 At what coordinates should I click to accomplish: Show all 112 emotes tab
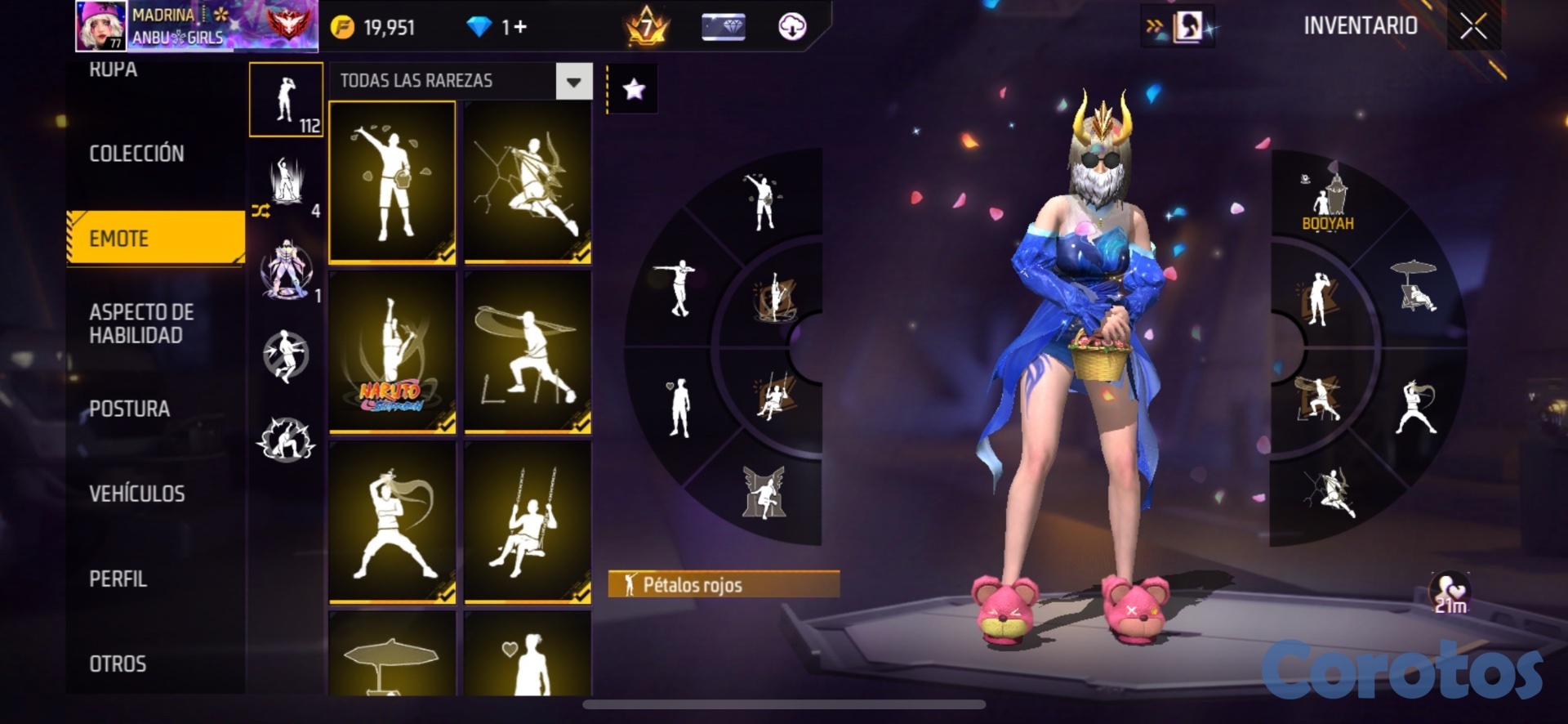tap(286, 100)
